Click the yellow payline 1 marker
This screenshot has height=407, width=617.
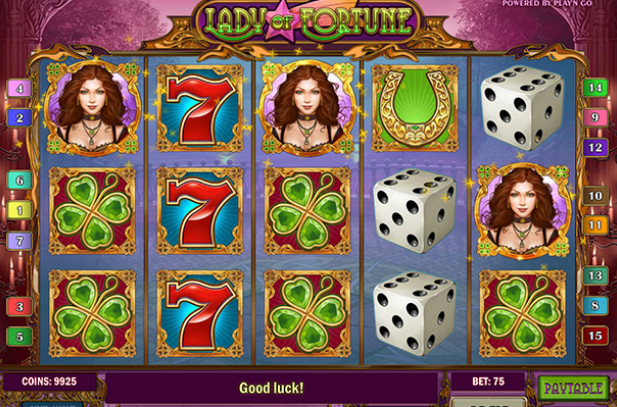19,210
